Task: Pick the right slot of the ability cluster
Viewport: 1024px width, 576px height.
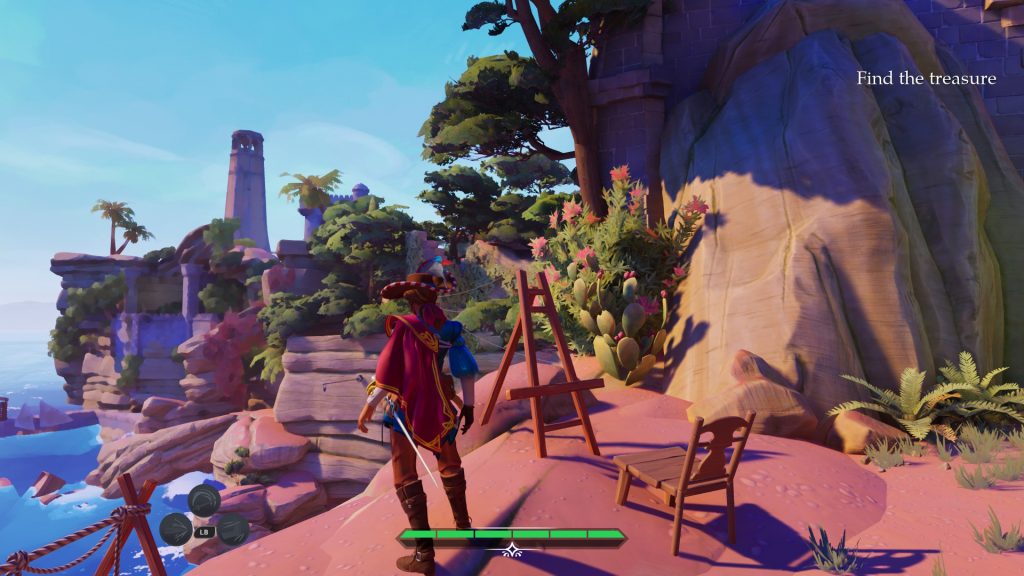Action: (233, 529)
